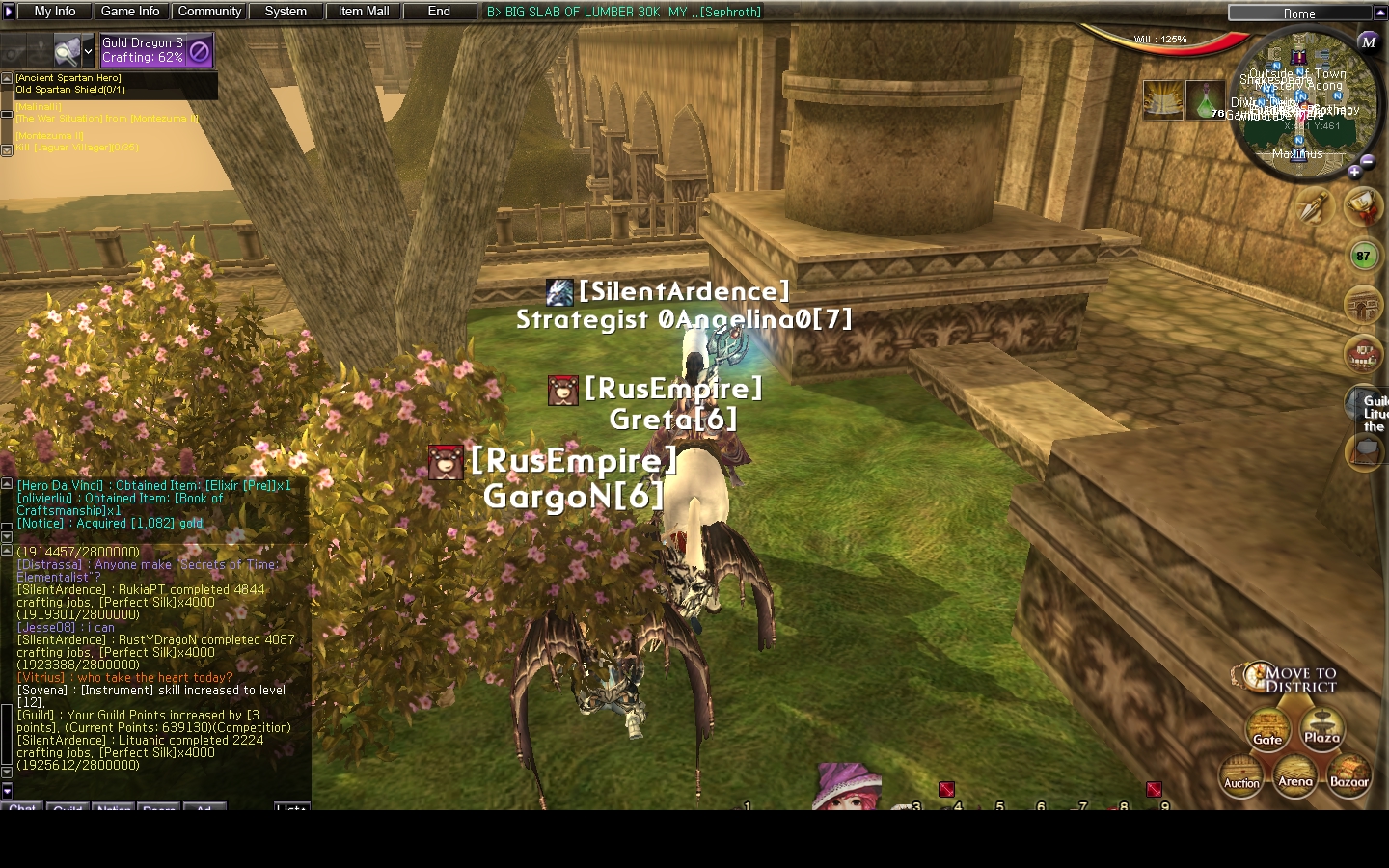Cancel the Gold Dragon crafting job

200,51
